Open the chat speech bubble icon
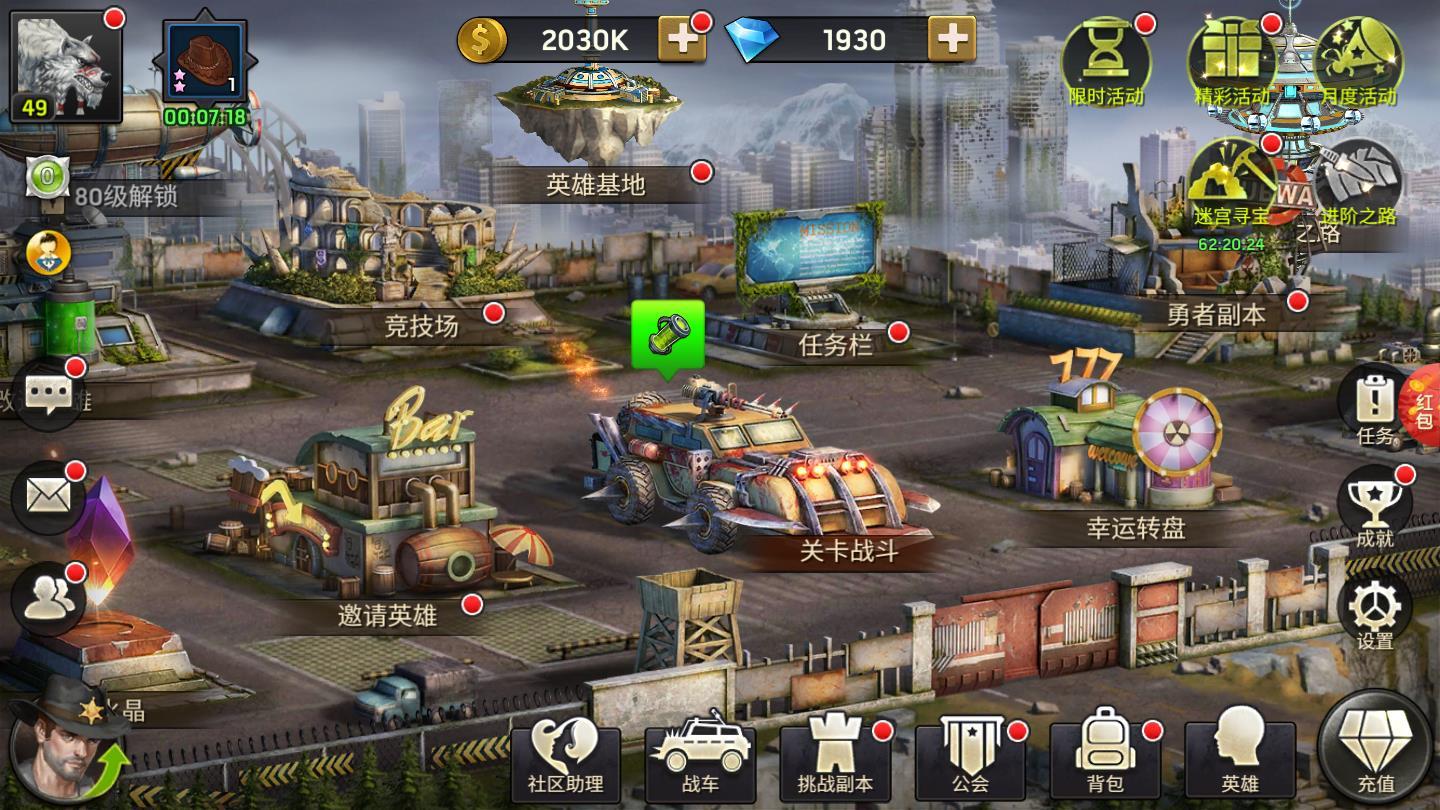Screen dimensions: 1440x810 click(x=48, y=394)
